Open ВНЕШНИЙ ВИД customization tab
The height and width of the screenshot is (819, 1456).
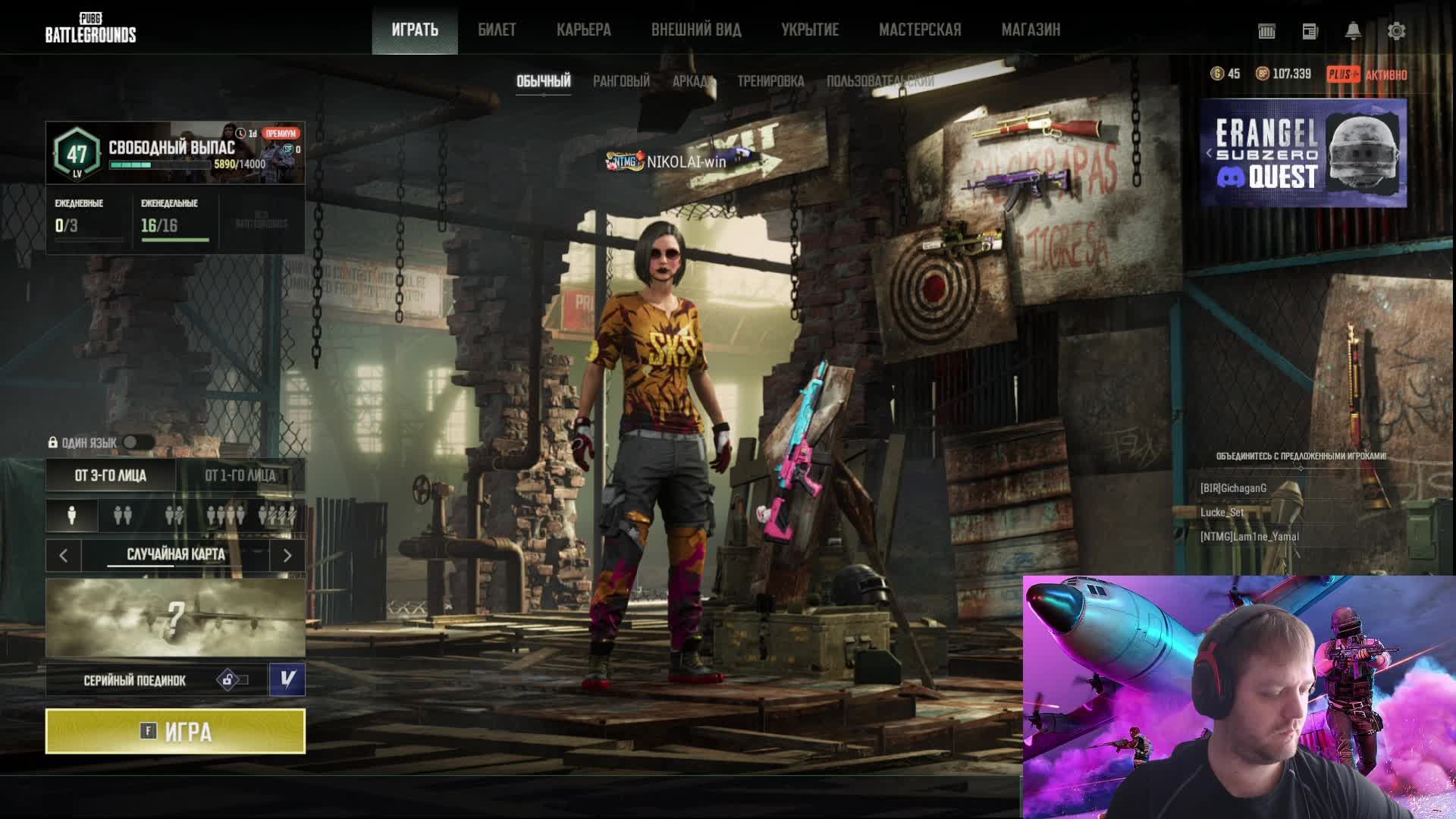(x=695, y=30)
